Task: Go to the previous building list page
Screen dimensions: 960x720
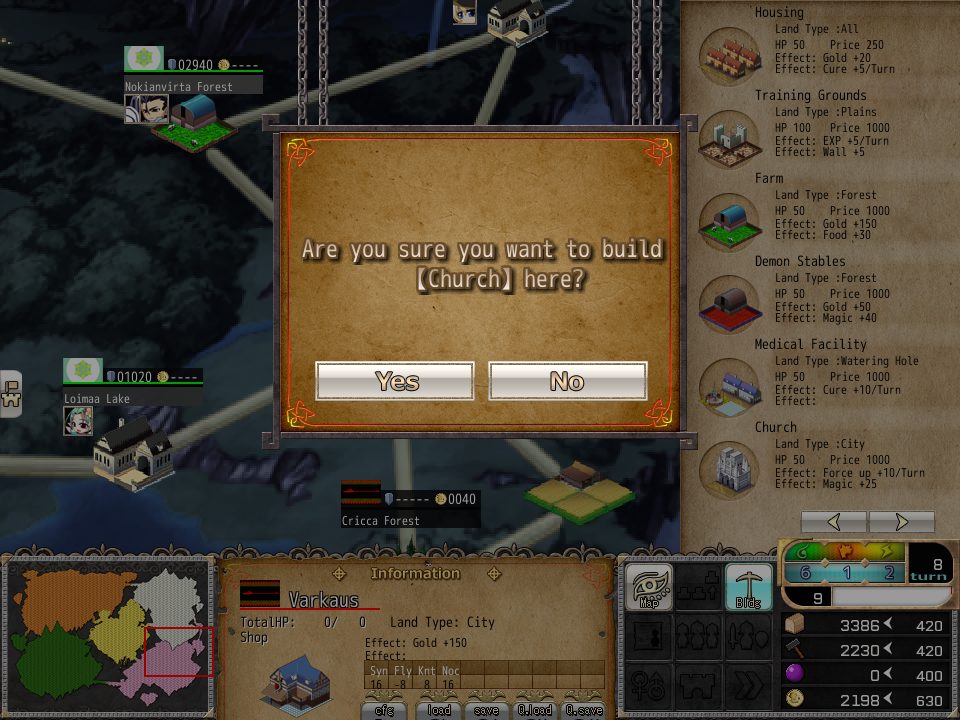Action: [x=834, y=522]
